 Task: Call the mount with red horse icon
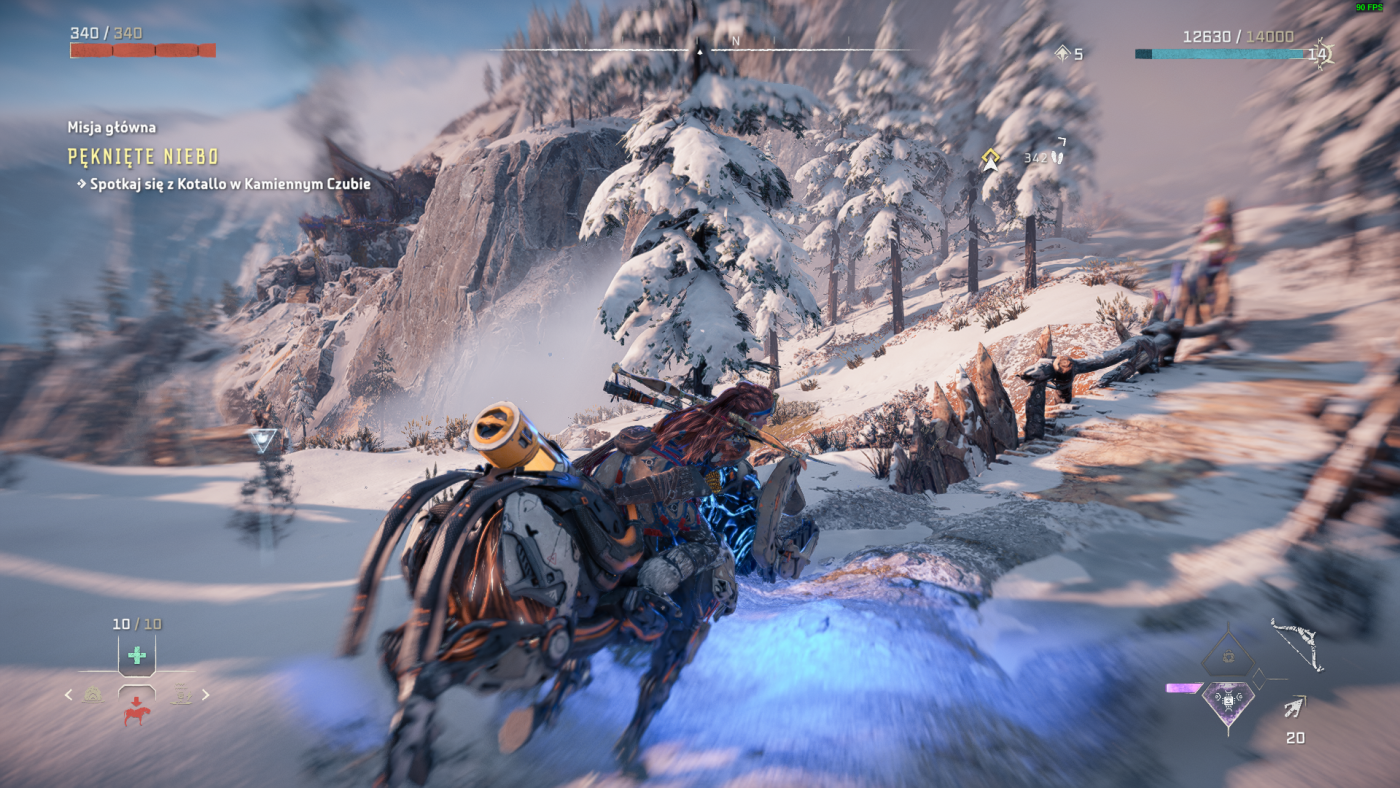point(137,710)
